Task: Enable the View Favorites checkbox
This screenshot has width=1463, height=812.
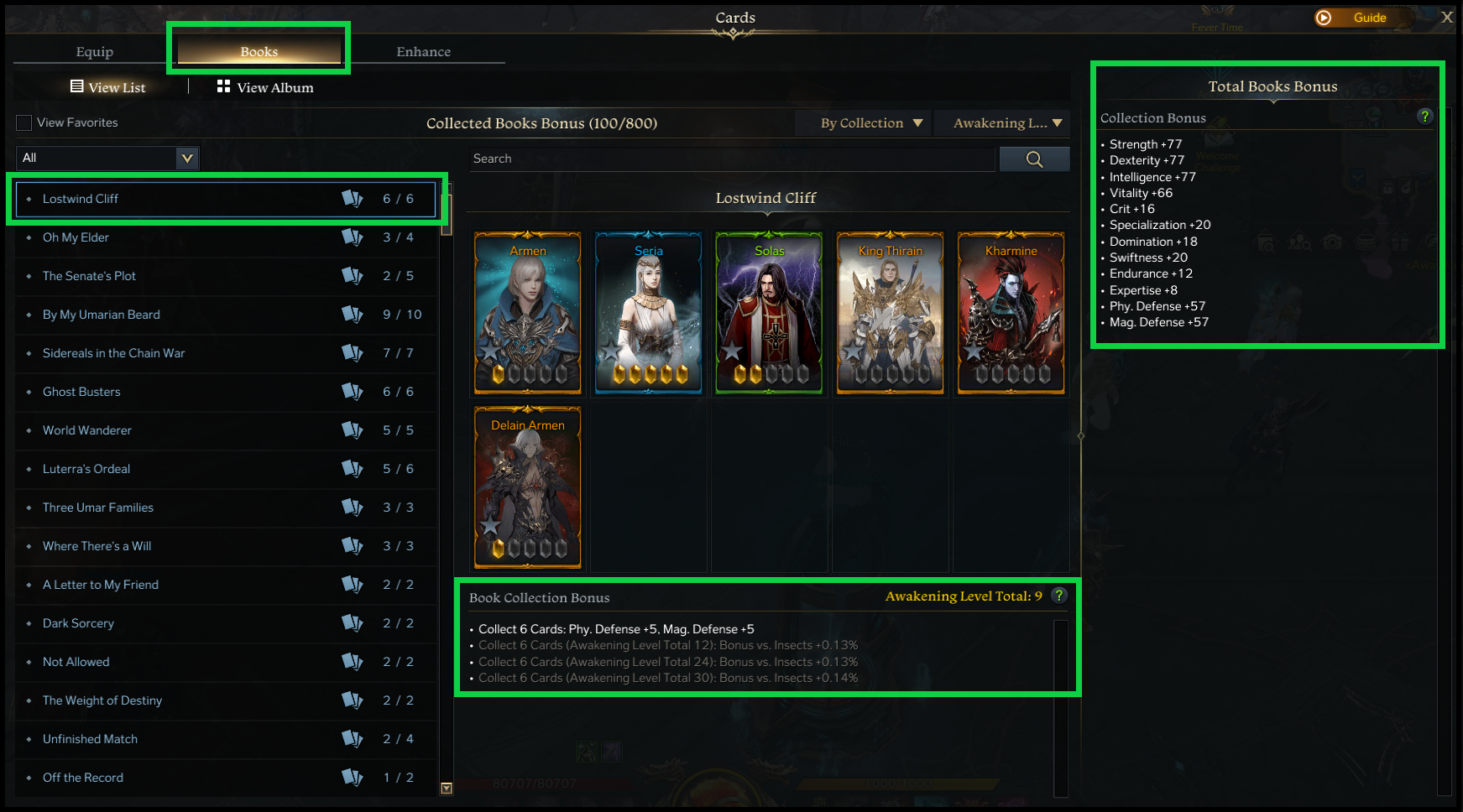Action: (x=24, y=122)
